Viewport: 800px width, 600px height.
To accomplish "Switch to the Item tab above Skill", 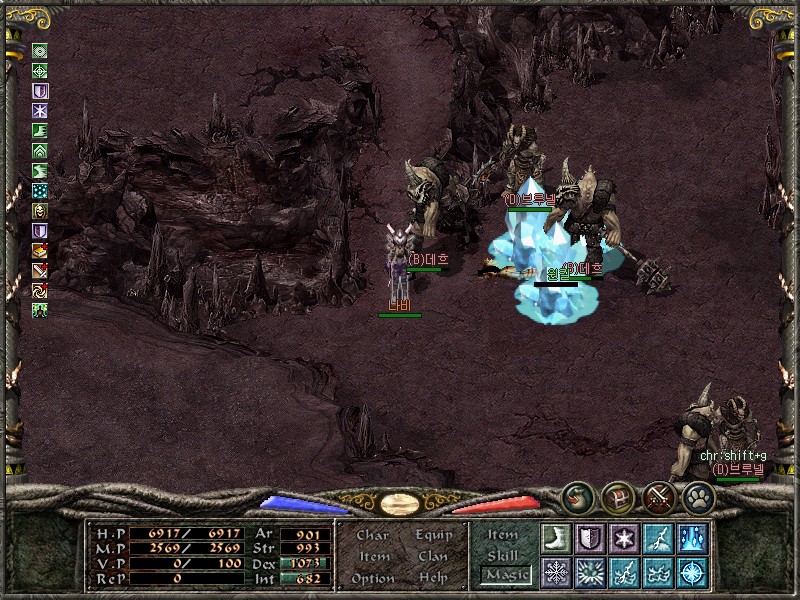I will [503, 535].
